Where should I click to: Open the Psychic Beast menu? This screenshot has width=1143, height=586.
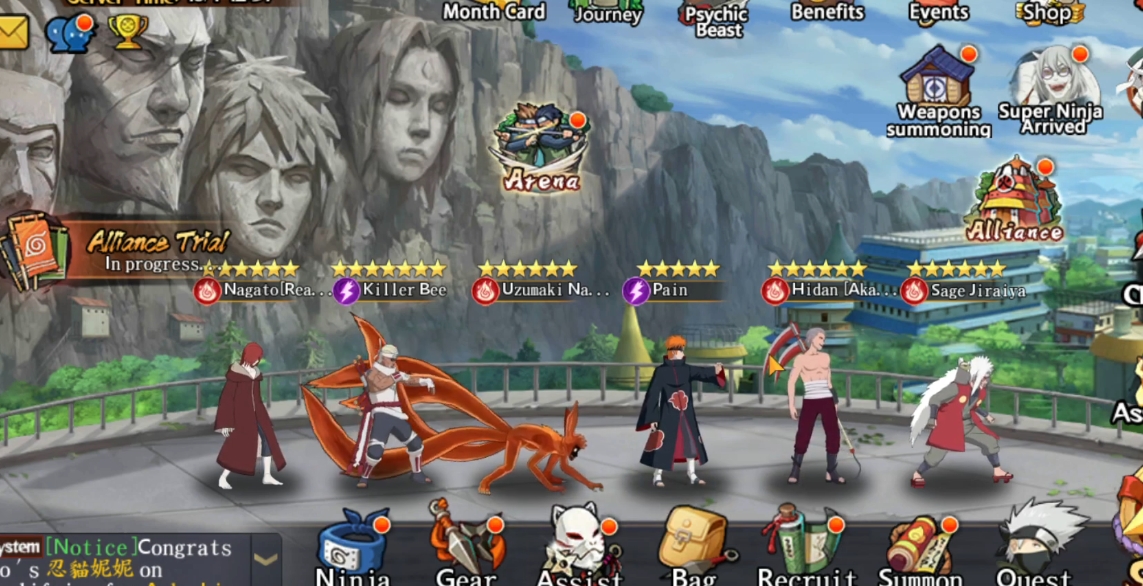click(716, 17)
